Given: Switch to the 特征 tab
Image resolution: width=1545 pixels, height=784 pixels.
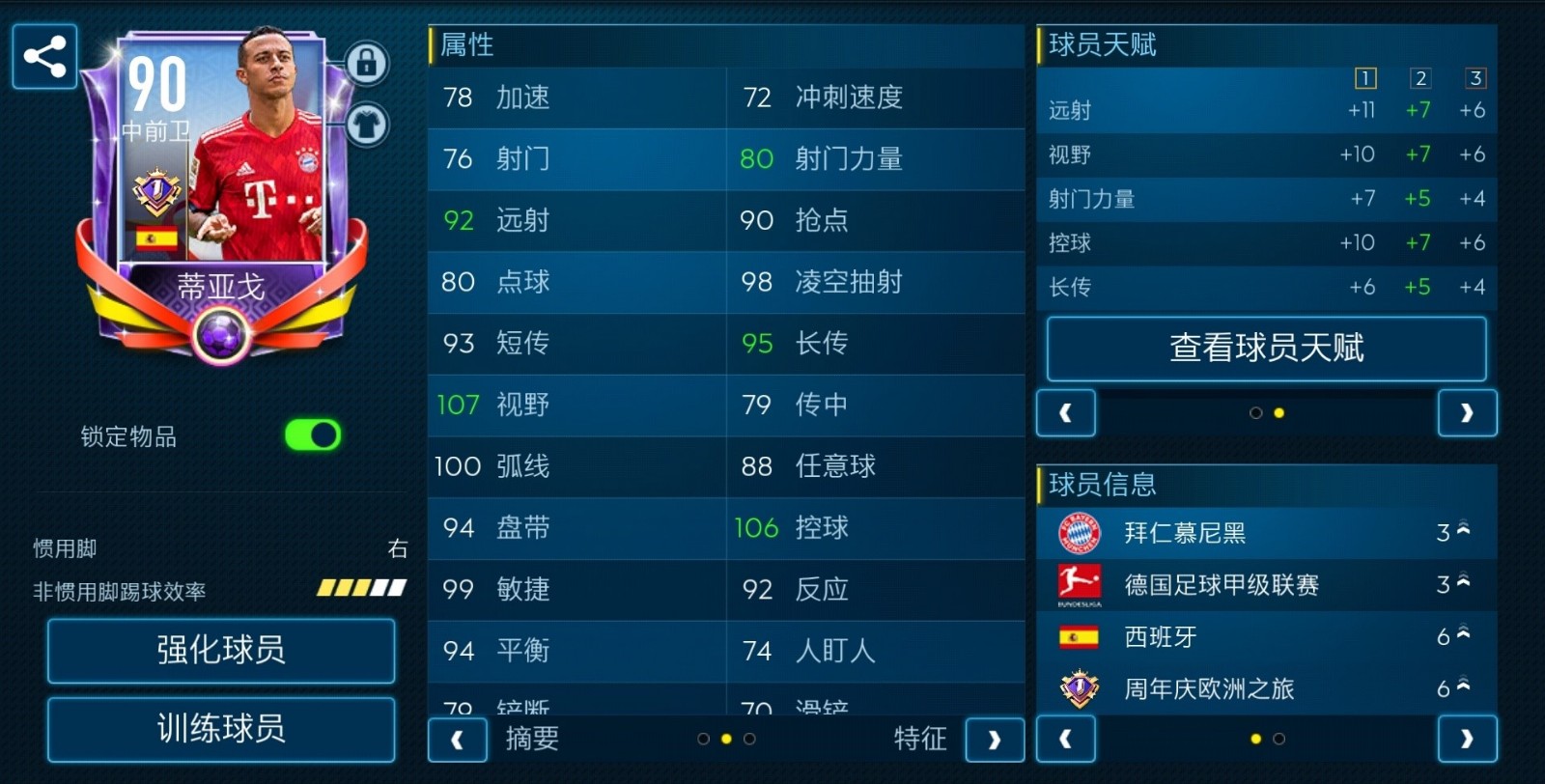Looking at the screenshot, I should [921, 740].
